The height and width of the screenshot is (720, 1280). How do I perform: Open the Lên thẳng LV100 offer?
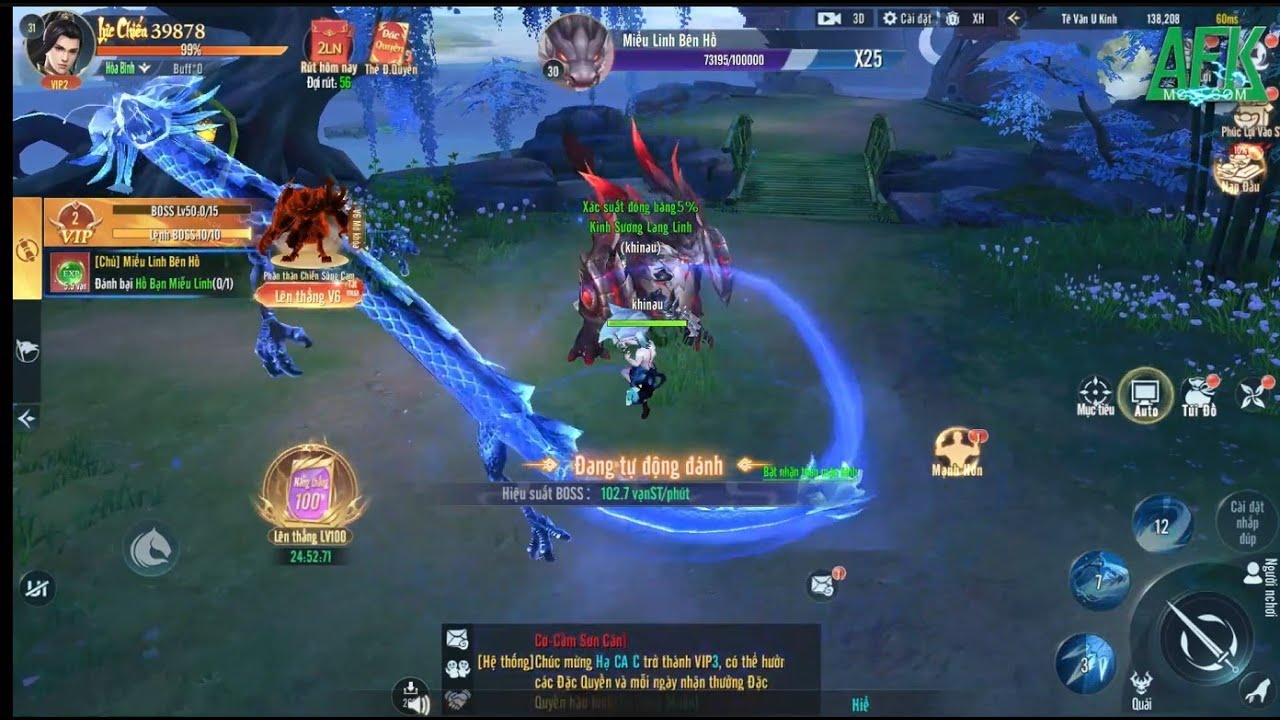tap(310, 490)
